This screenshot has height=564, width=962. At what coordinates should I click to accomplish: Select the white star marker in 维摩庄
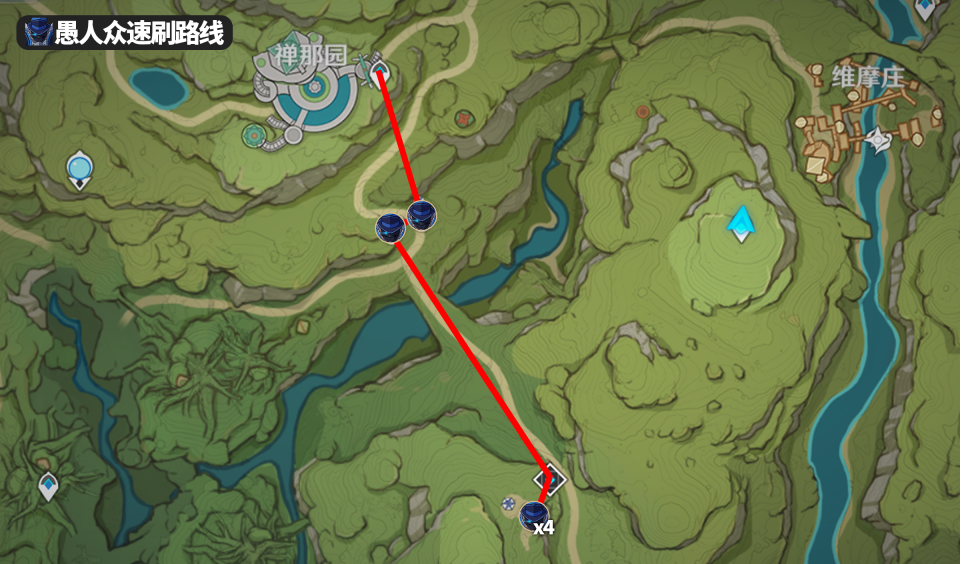(x=879, y=140)
